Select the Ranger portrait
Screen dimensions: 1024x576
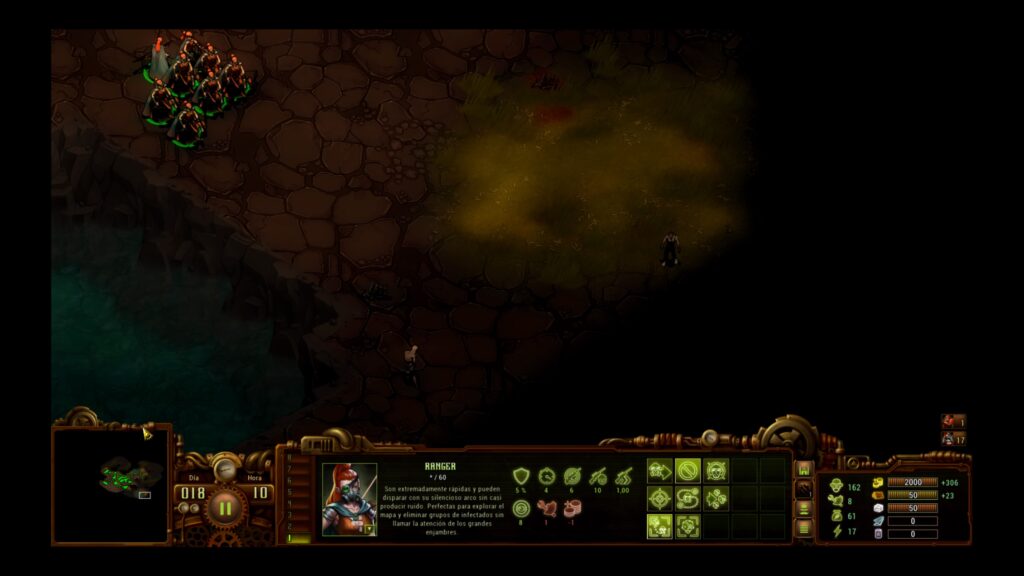(x=349, y=499)
